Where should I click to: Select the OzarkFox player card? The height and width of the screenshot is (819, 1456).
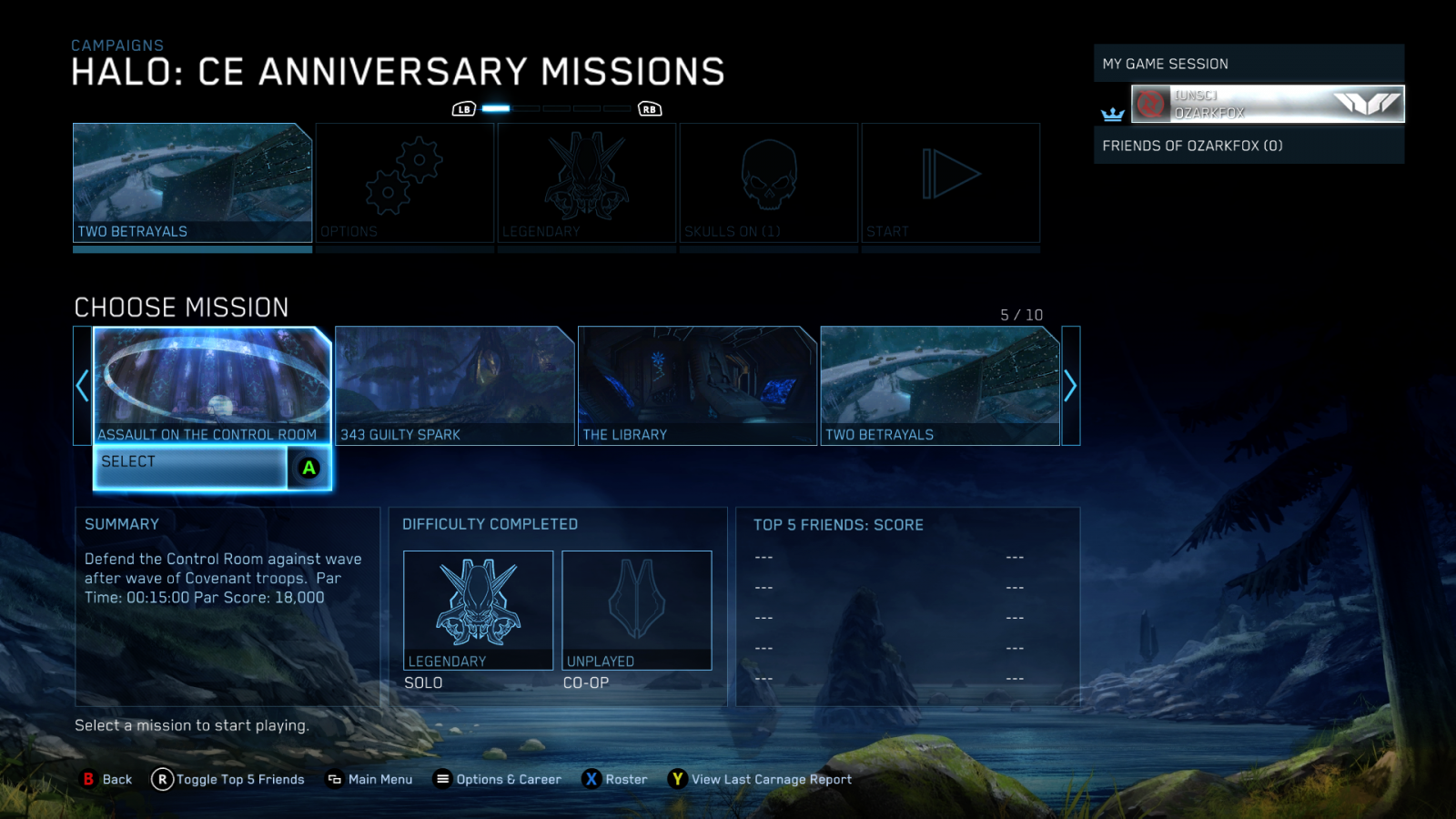coord(1267,104)
